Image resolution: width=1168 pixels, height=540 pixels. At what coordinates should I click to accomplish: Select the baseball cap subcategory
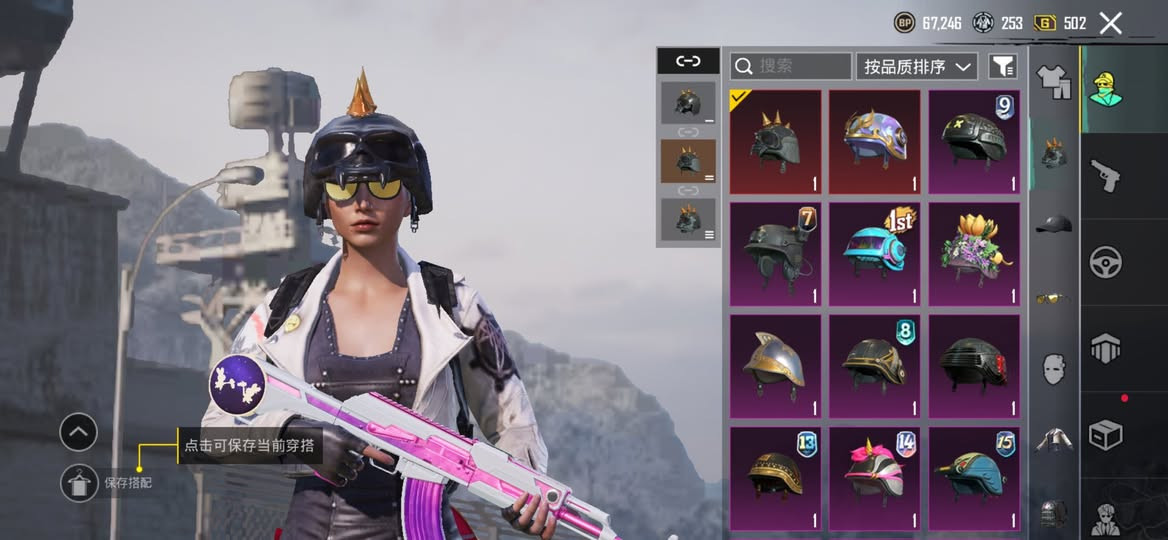click(1052, 224)
